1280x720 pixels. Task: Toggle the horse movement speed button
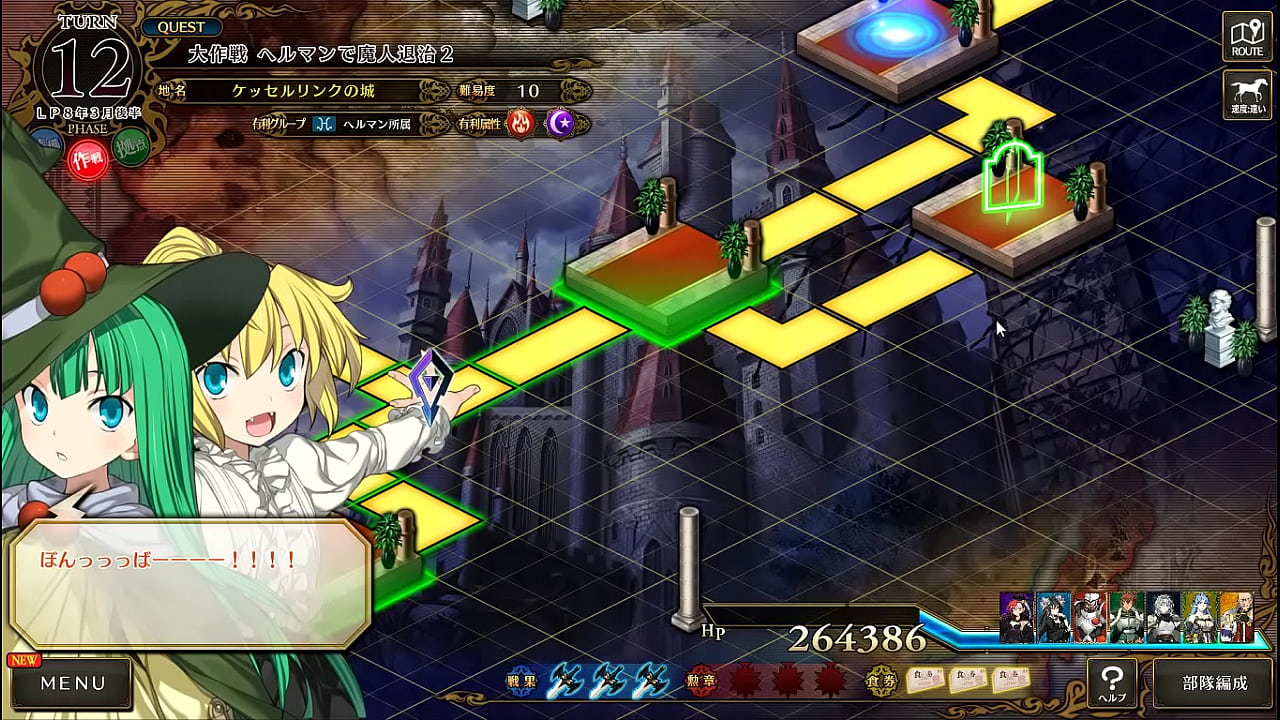tap(1247, 94)
